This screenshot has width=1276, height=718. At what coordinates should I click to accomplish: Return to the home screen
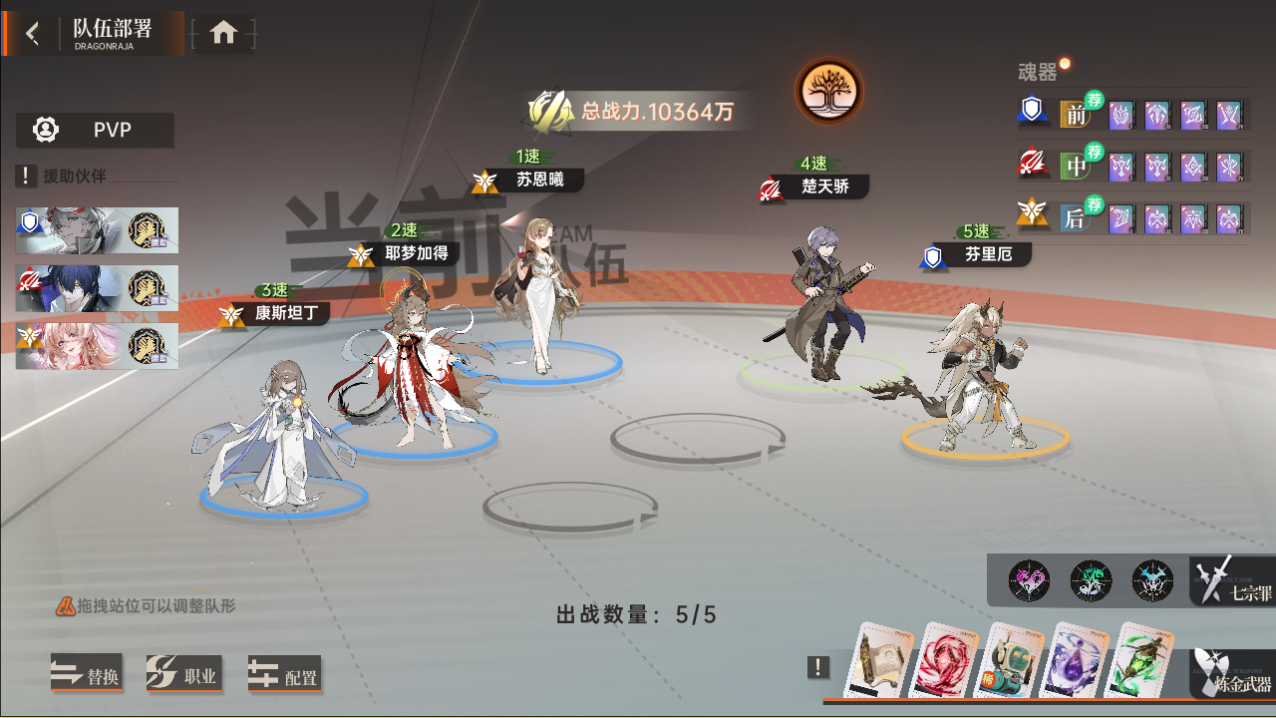223,34
